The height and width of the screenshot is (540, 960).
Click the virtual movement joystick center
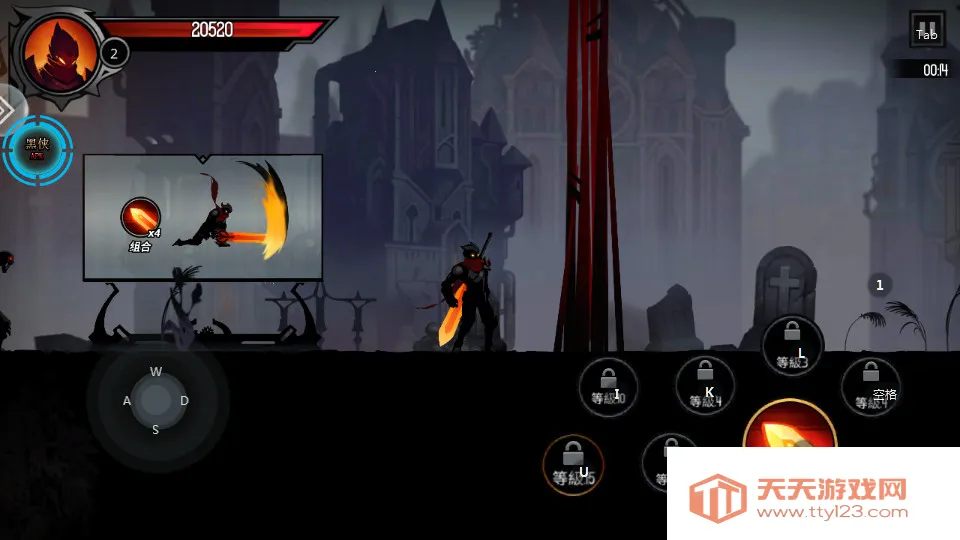(x=156, y=400)
